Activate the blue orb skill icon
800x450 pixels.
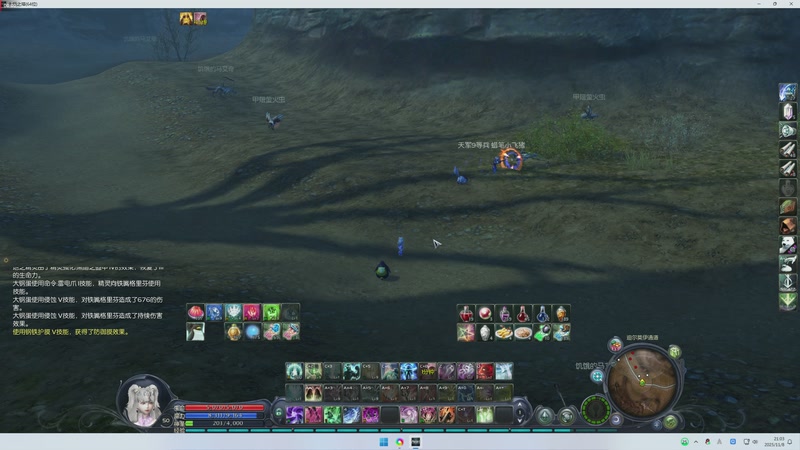pos(252,332)
